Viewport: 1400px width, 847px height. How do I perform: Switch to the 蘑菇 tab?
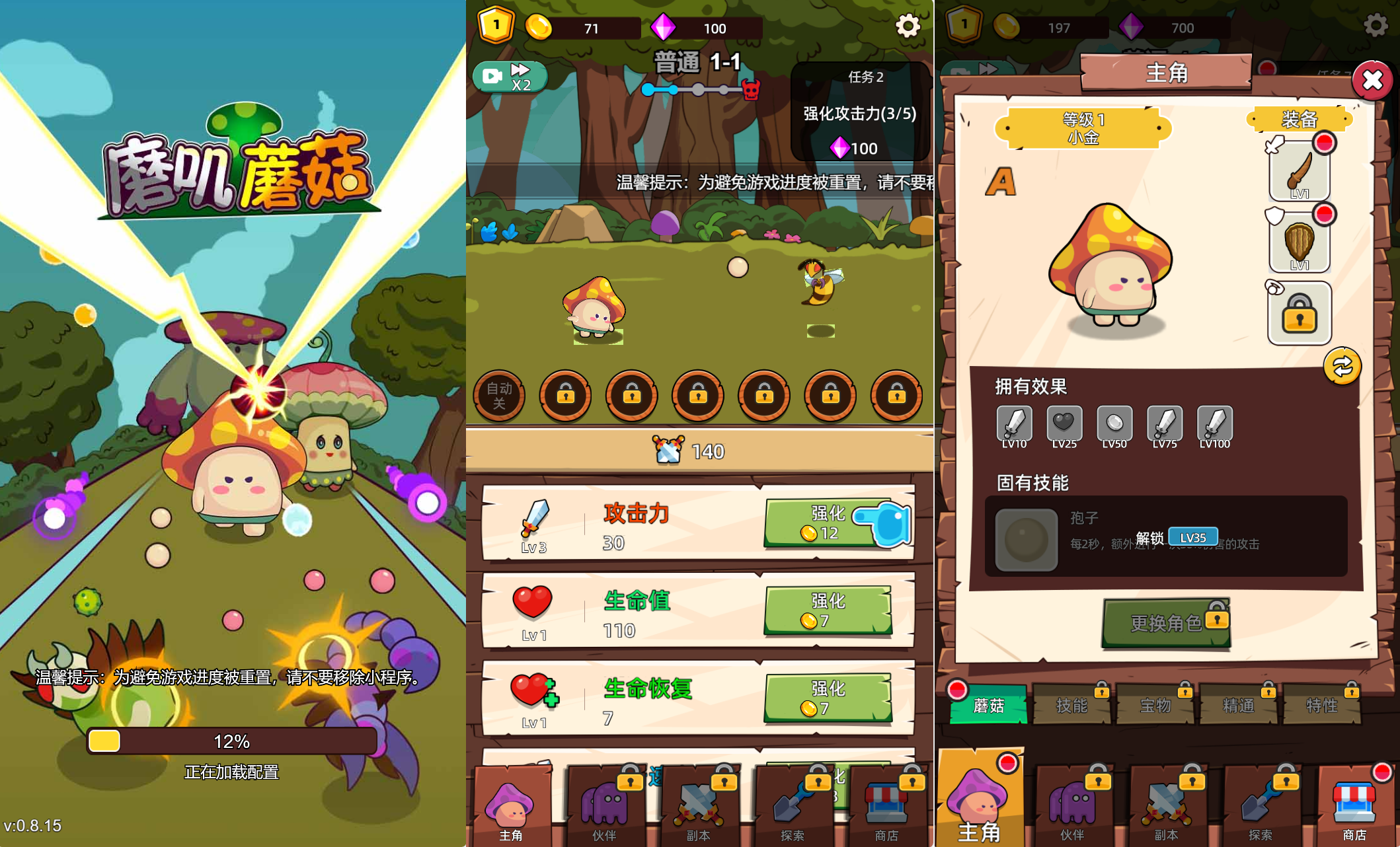point(988,706)
